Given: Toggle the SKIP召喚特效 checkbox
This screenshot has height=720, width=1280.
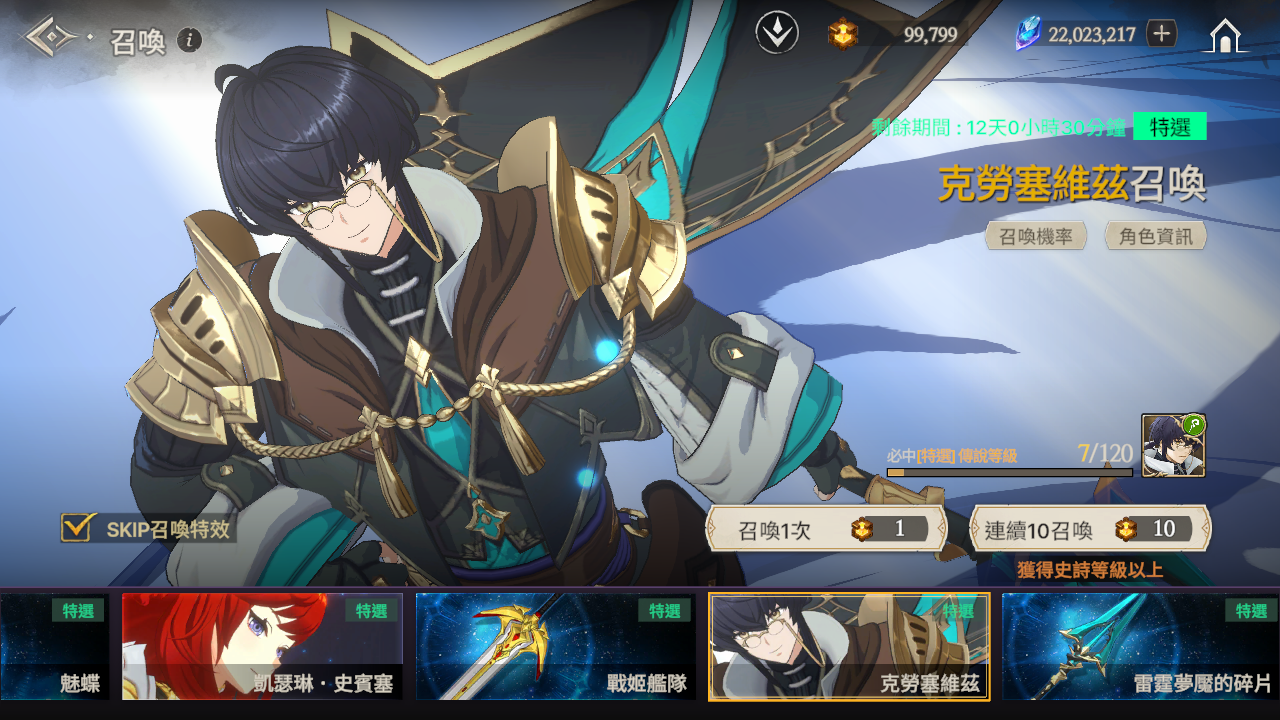Looking at the screenshot, I should [x=77, y=528].
